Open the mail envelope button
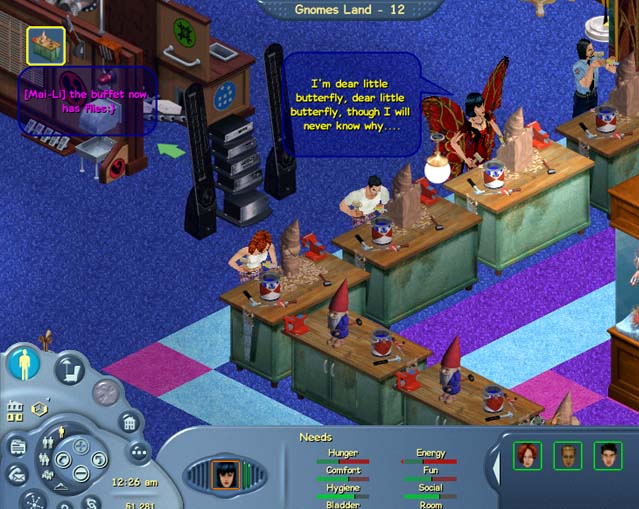This screenshot has height=509, width=639. click(x=15, y=476)
